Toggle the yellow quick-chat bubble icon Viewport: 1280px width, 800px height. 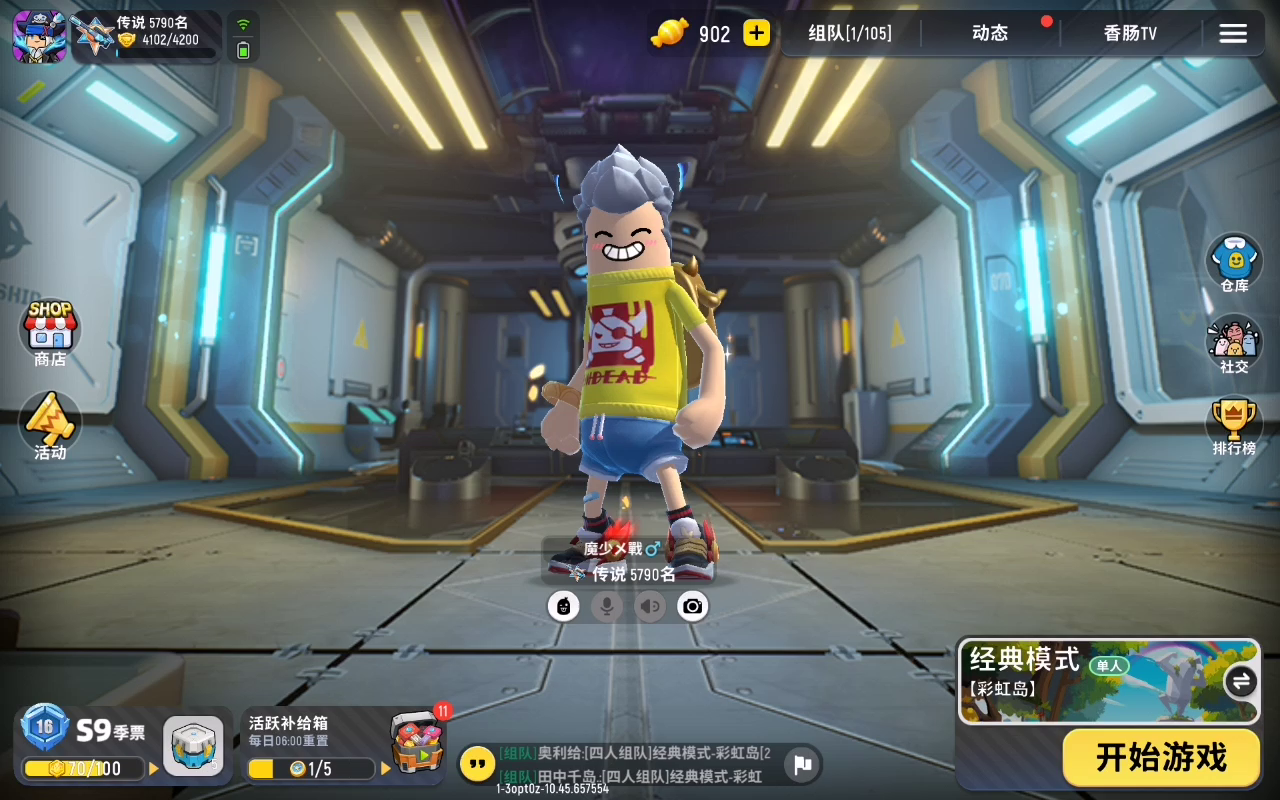point(474,764)
